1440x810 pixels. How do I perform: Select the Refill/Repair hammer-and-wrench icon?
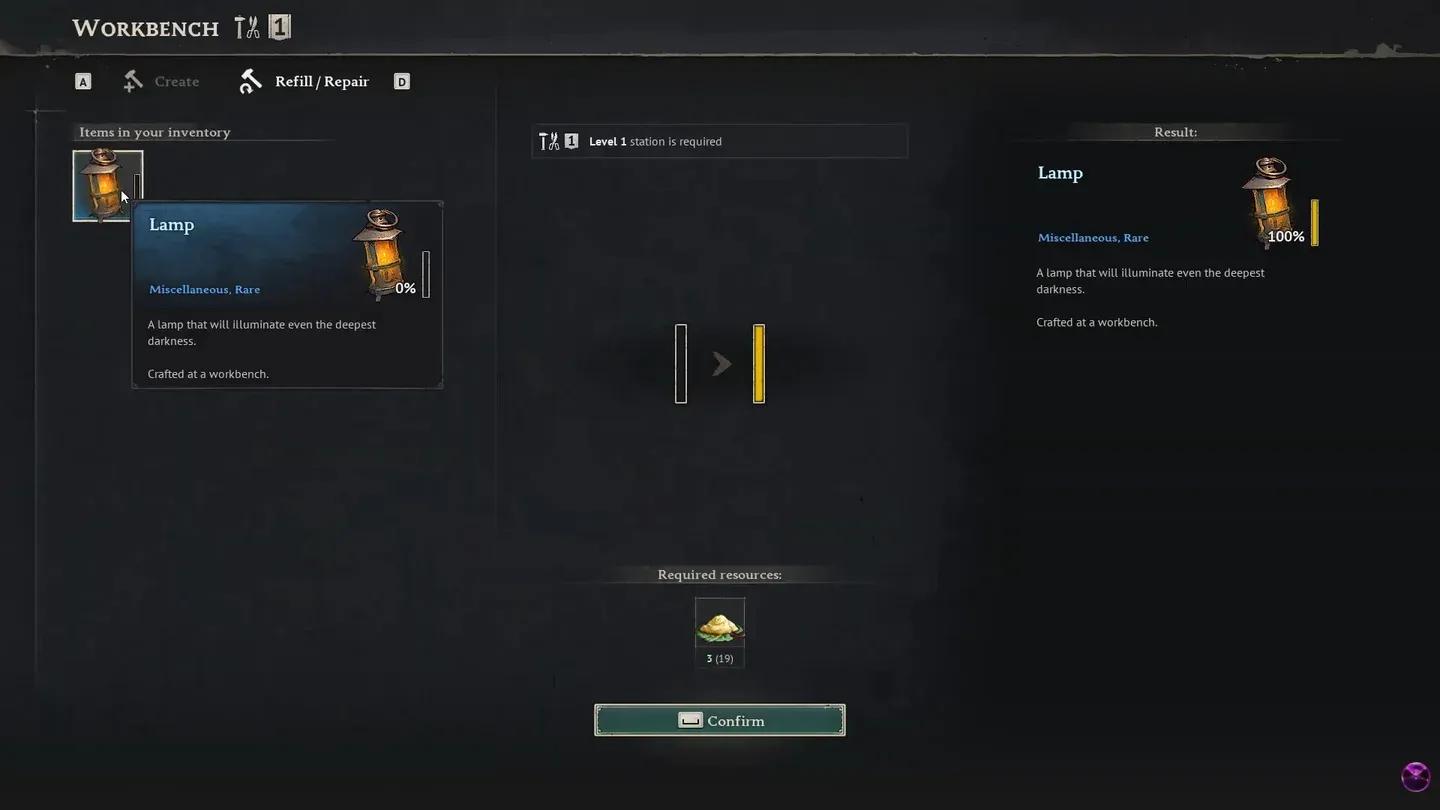pos(250,80)
